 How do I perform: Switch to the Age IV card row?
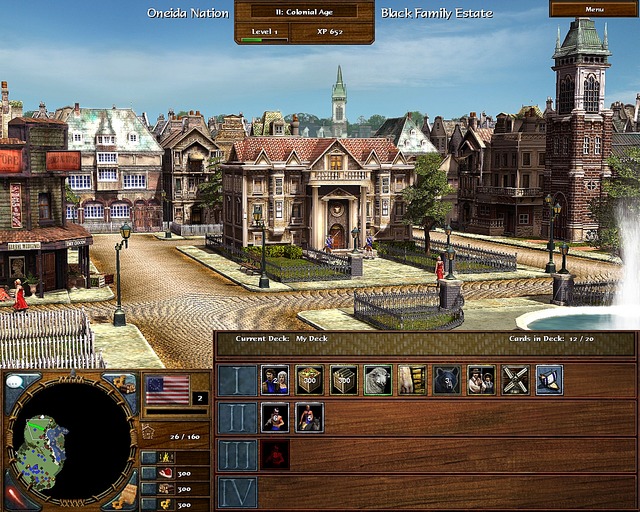(x=237, y=491)
